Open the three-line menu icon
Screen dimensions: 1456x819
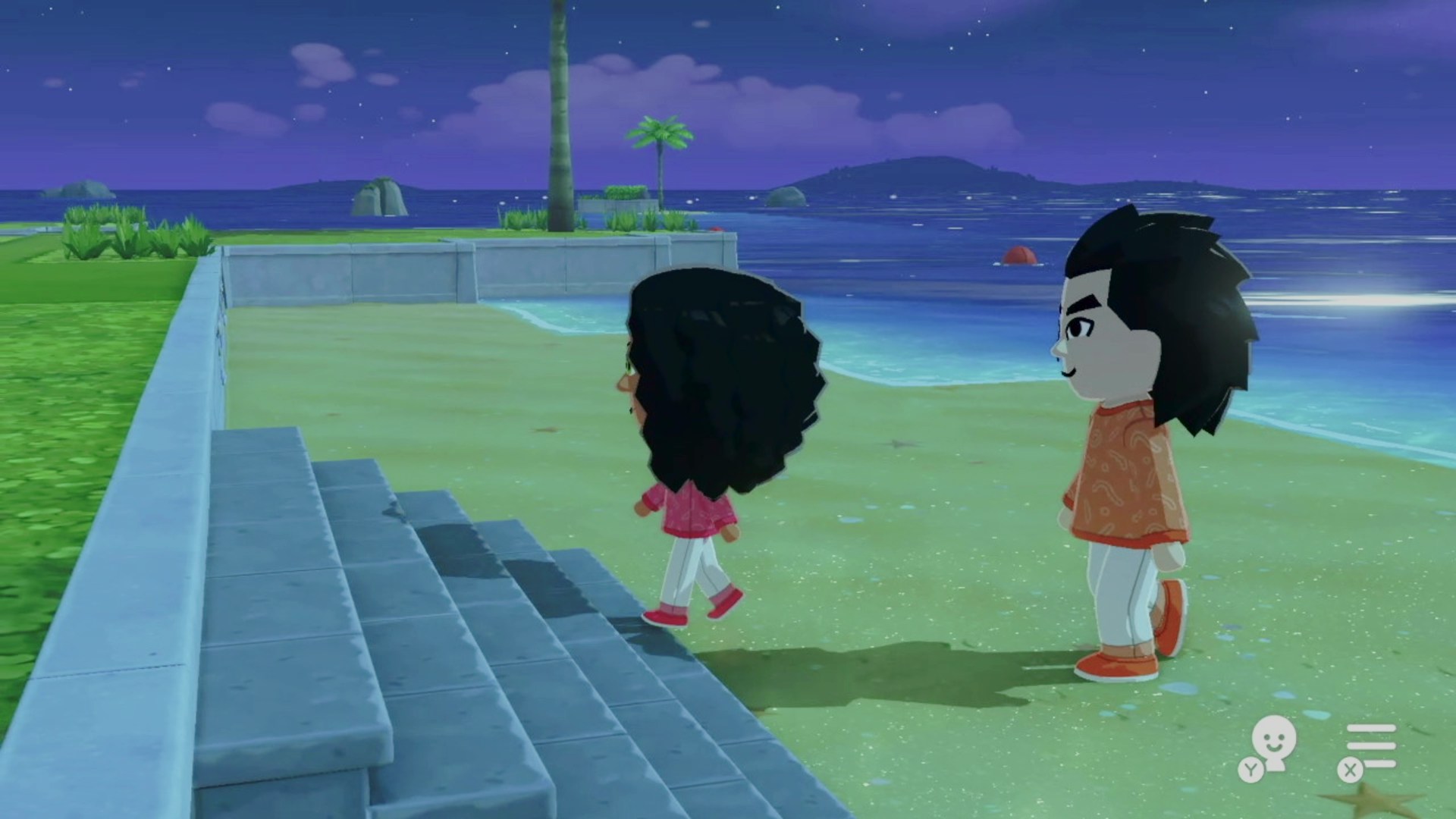click(x=1370, y=745)
